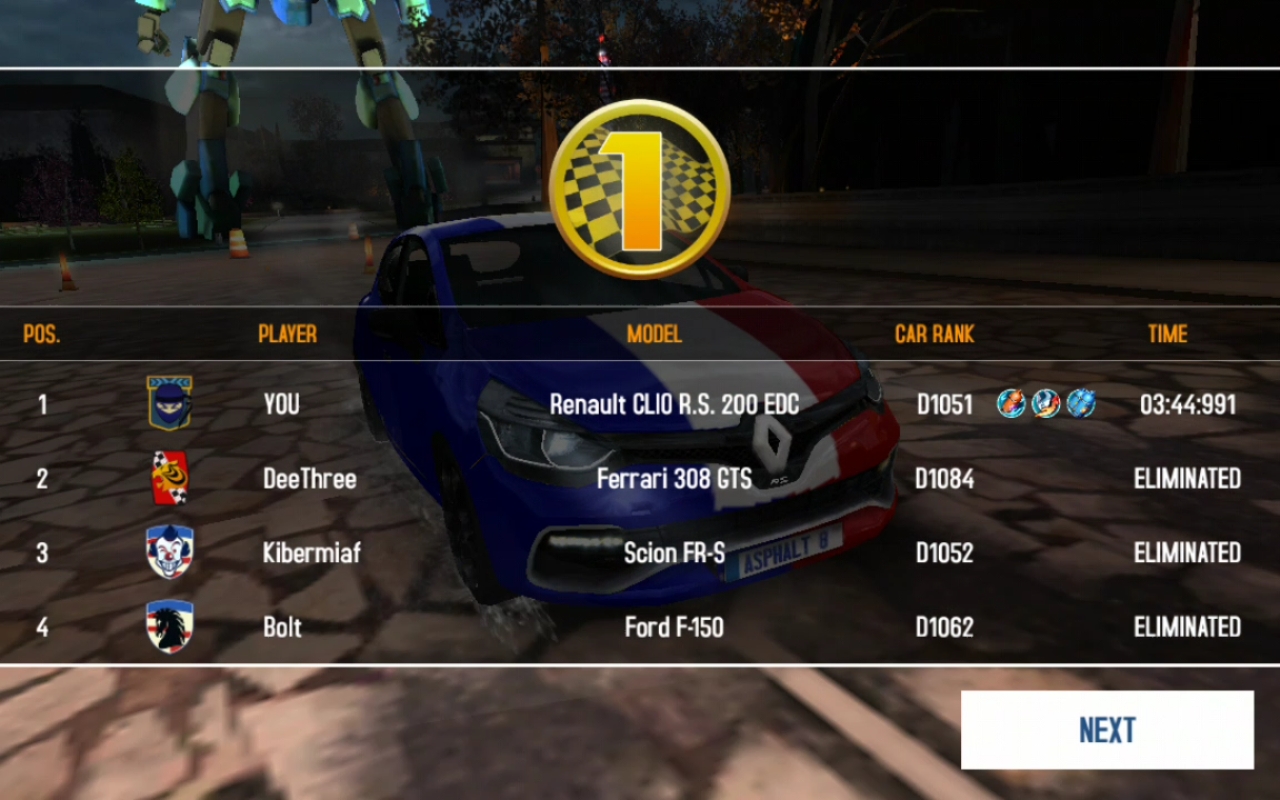Click the POS. column header
The height and width of the screenshot is (800, 1280).
point(41,334)
